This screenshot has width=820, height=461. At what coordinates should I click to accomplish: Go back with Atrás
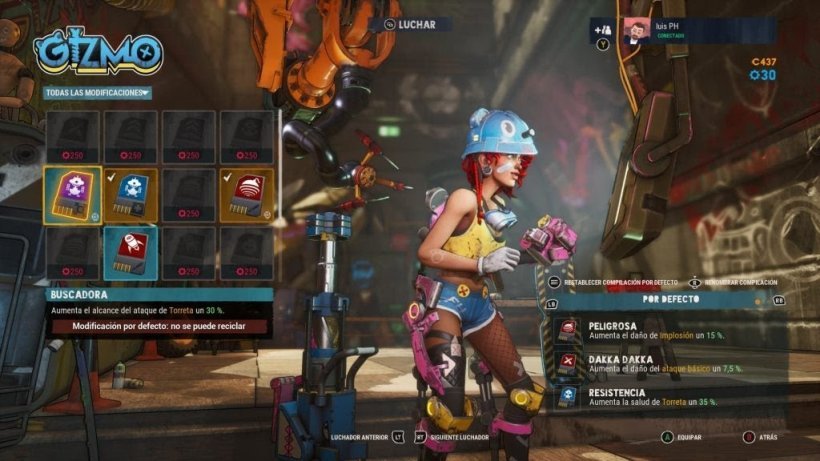tap(765, 437)
